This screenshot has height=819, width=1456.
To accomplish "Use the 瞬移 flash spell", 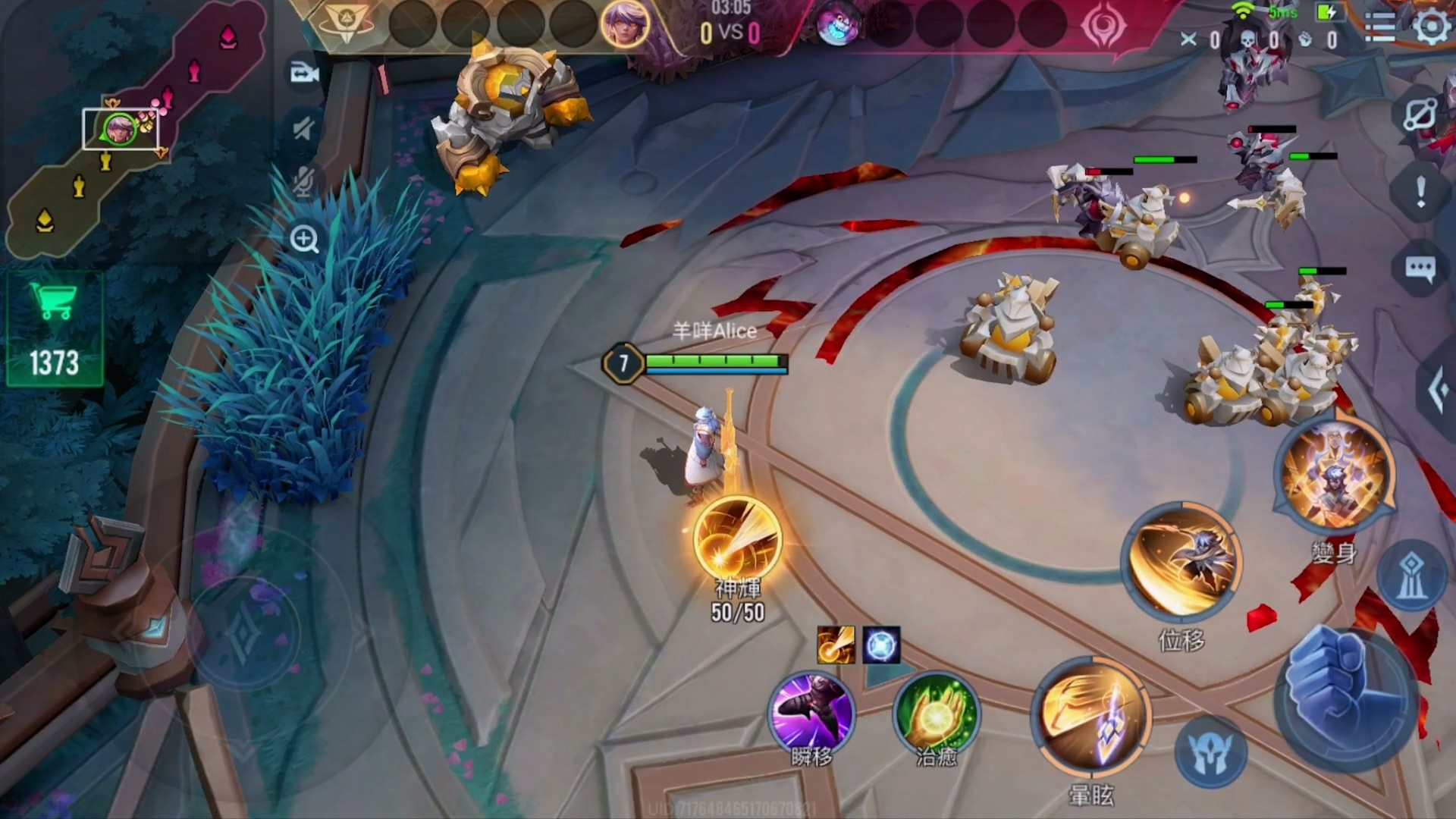I will pyautogui.click(x=811, y=713).
